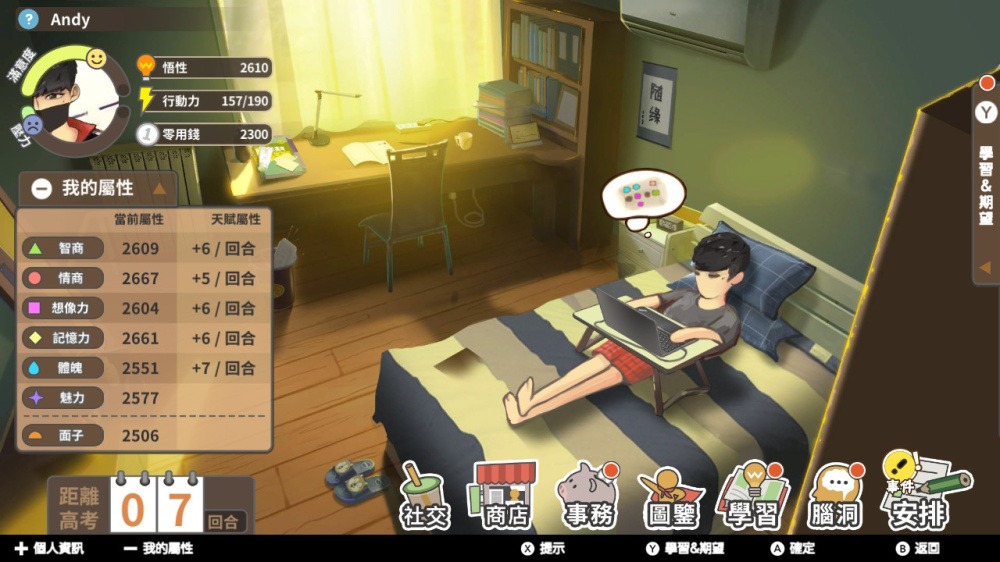Image resolution: width=1000 pixels, height=562 pixels.
Task: Collapse the 我的屬性 attributes panel
Action: (x=42, y=188)
